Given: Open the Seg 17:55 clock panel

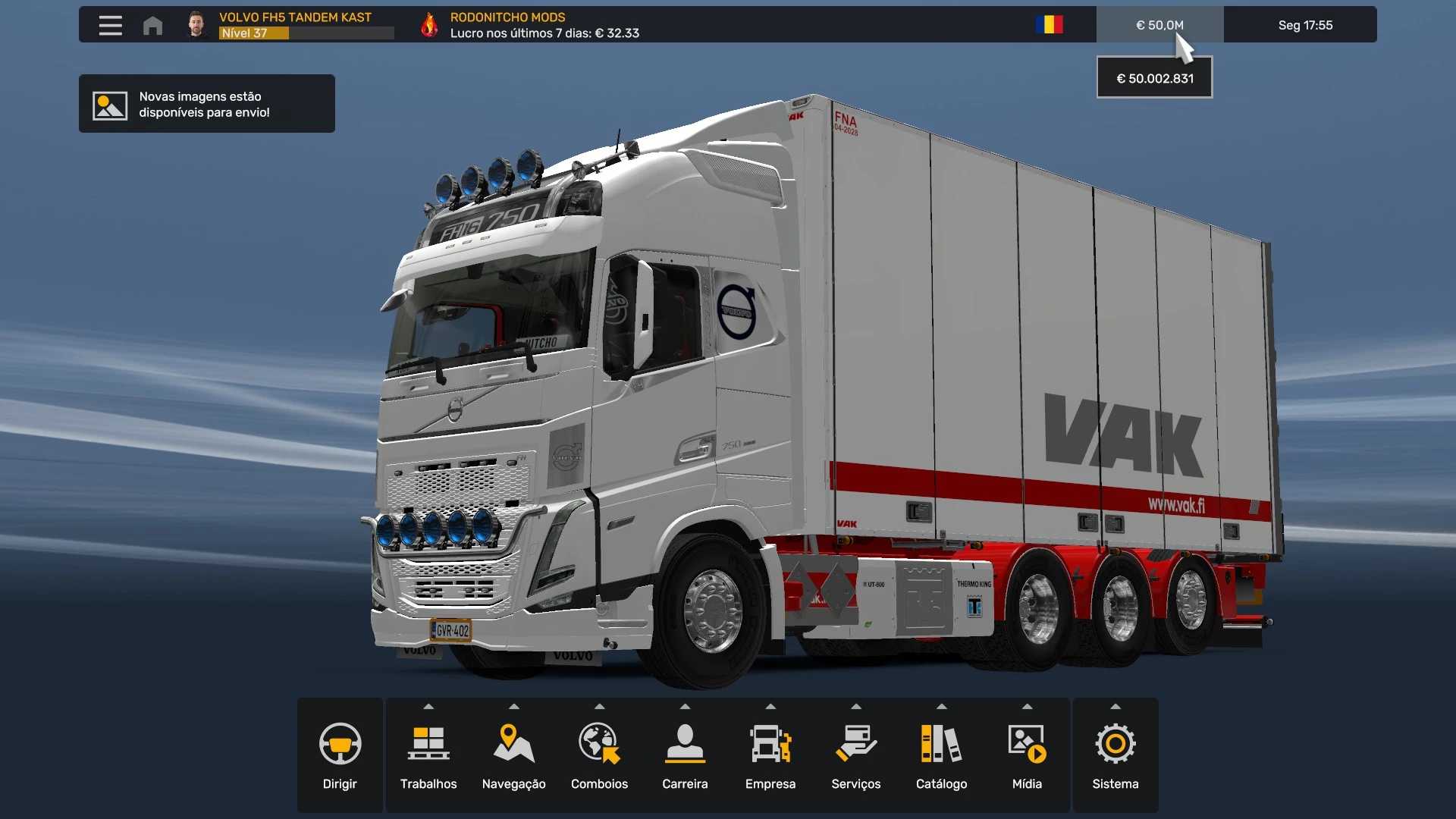Looking at the screenshot, I should point(1304,25).
